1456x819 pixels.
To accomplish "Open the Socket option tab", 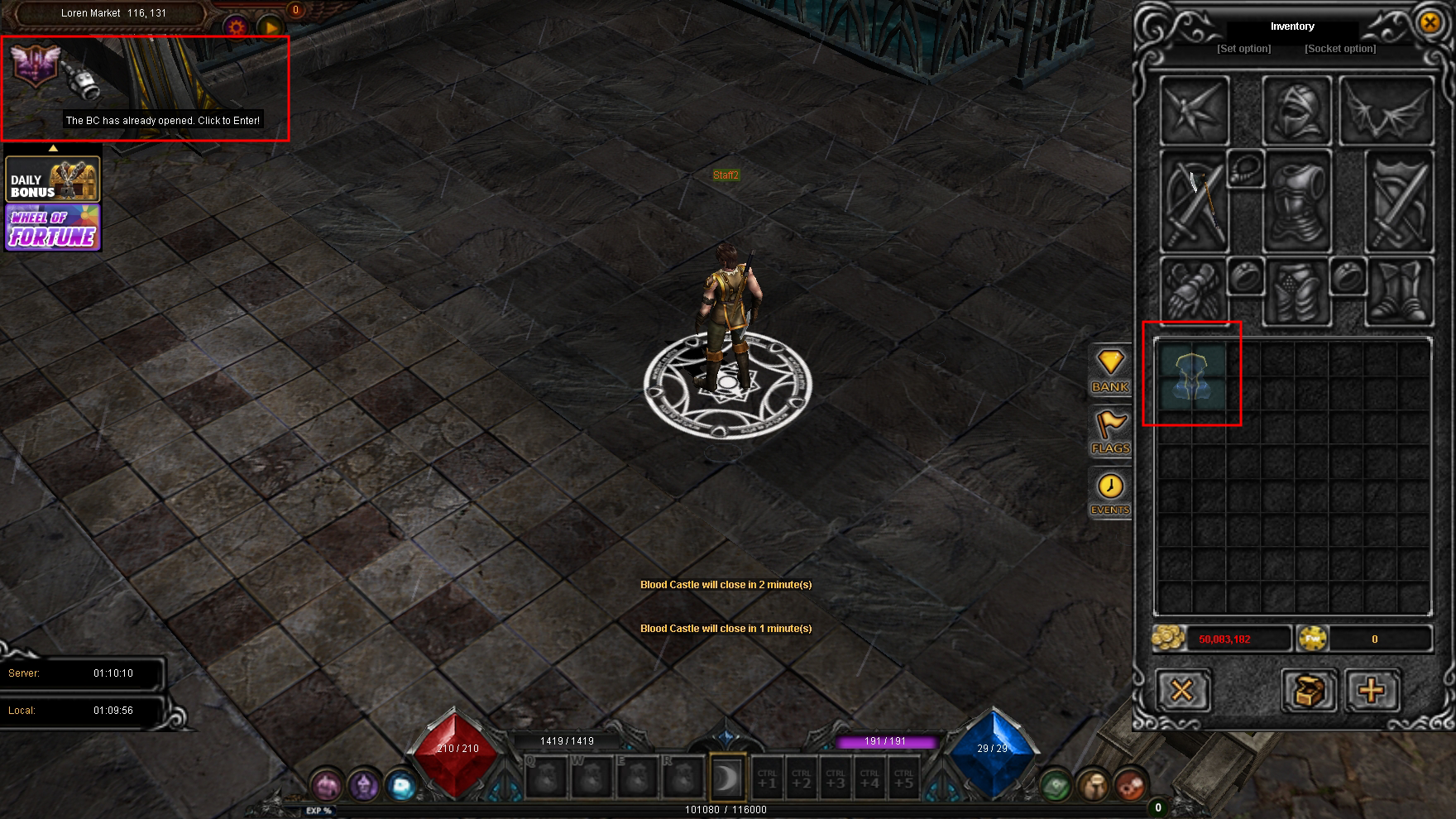I will [x=1340, y=49].
